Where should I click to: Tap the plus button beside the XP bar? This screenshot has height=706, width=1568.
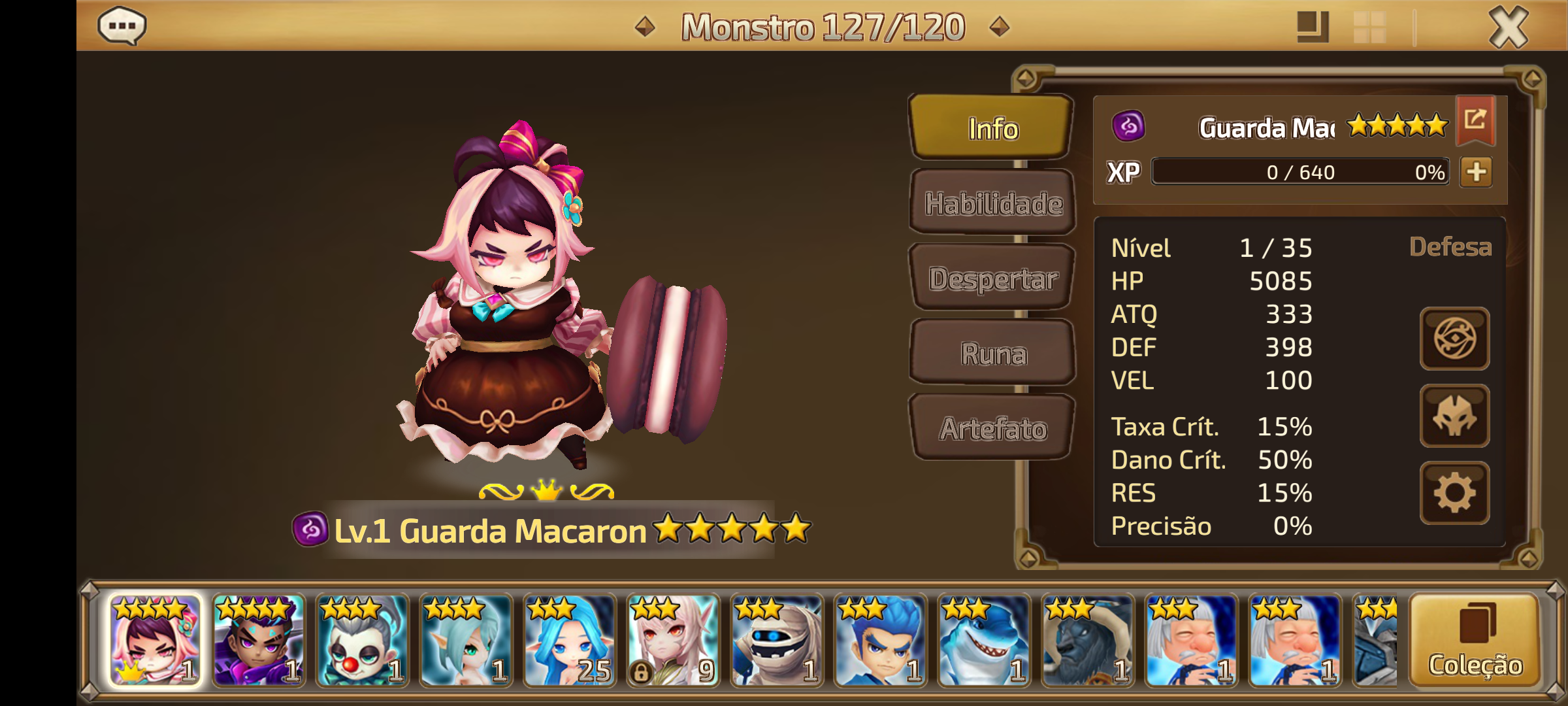pyautogui.click(x=1476, y=172)
